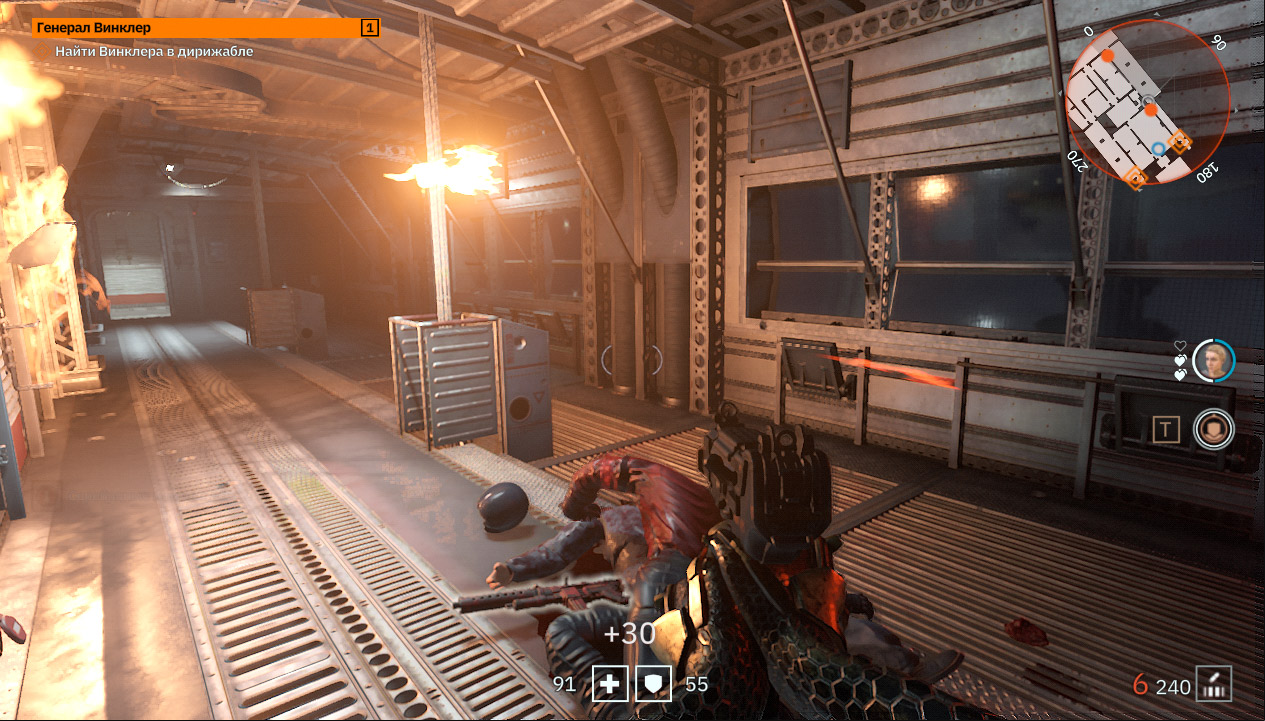1265x721 pixels.
Task: Click the health cross icon
Action: pos(610,685)
